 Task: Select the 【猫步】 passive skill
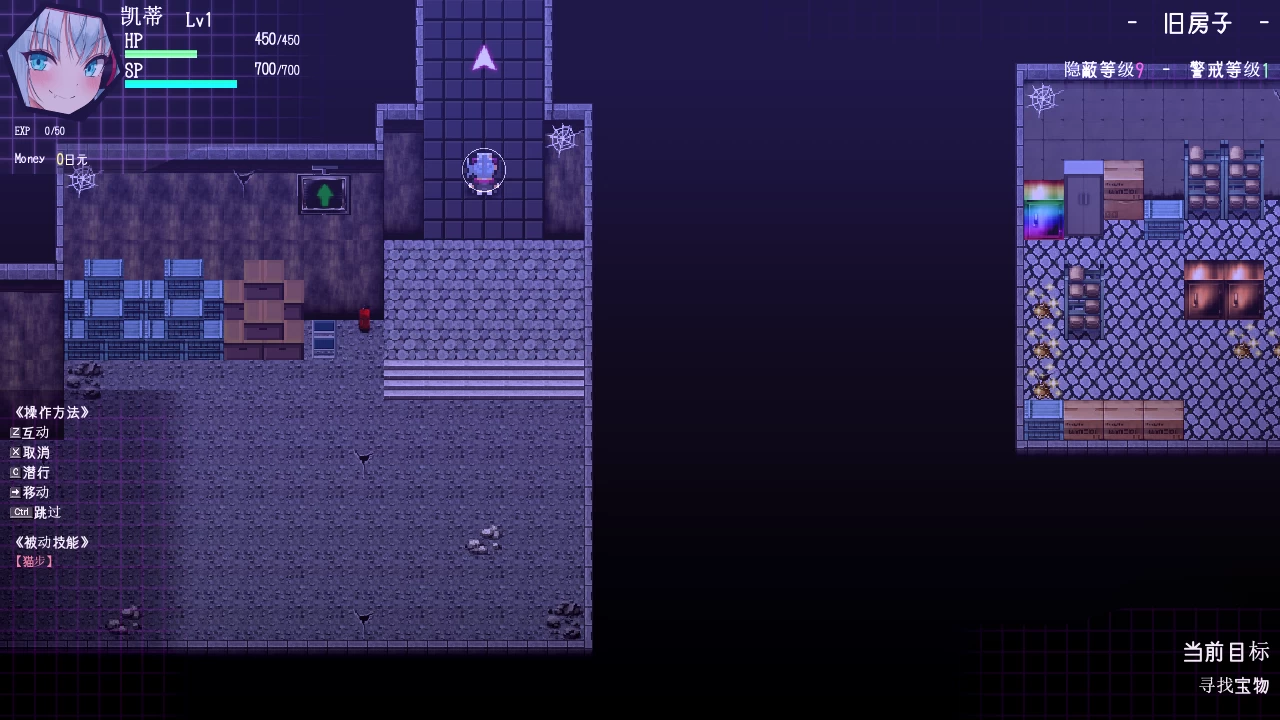coord(34,562)
